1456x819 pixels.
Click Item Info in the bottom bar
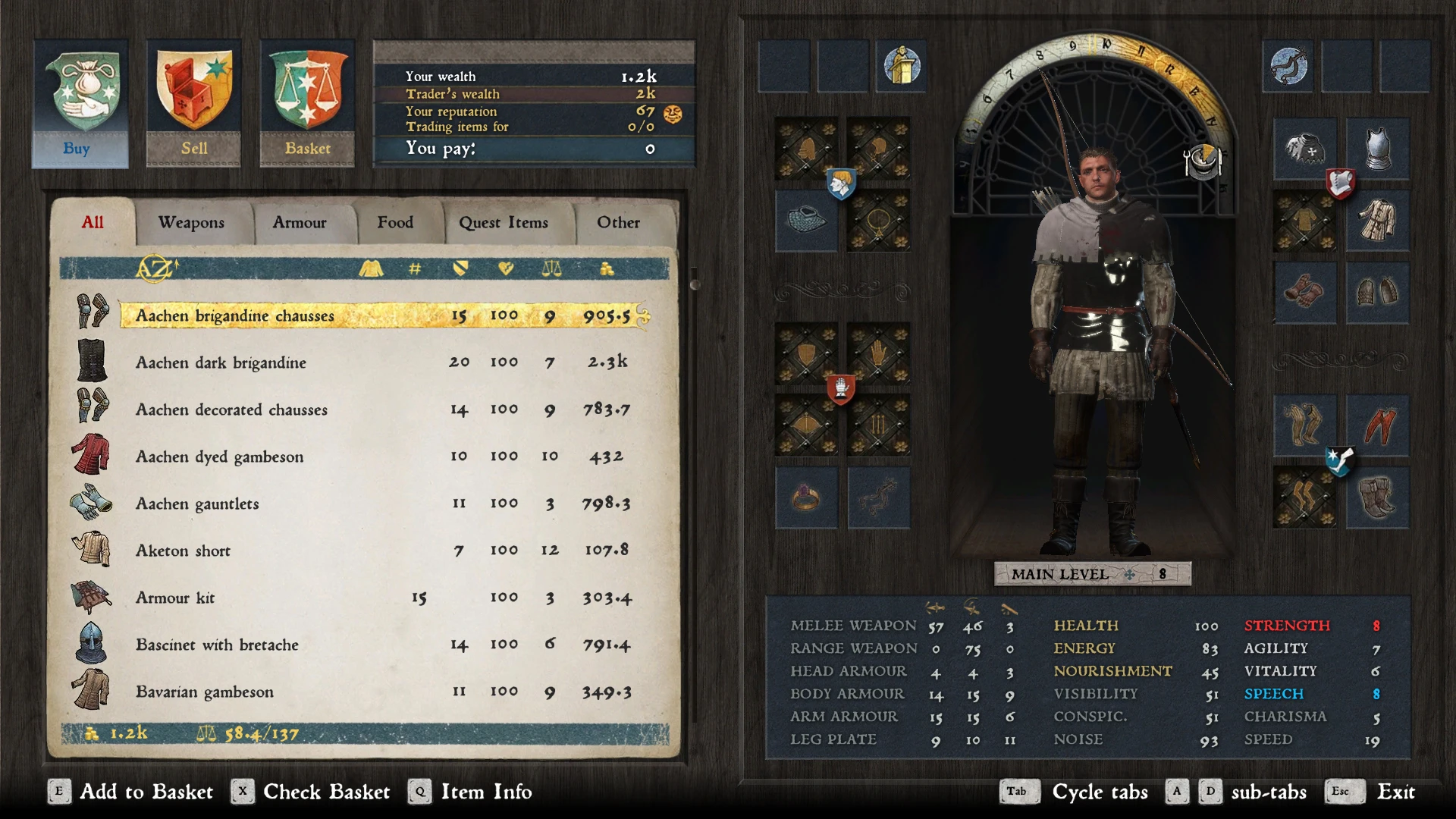click(485, 792)
